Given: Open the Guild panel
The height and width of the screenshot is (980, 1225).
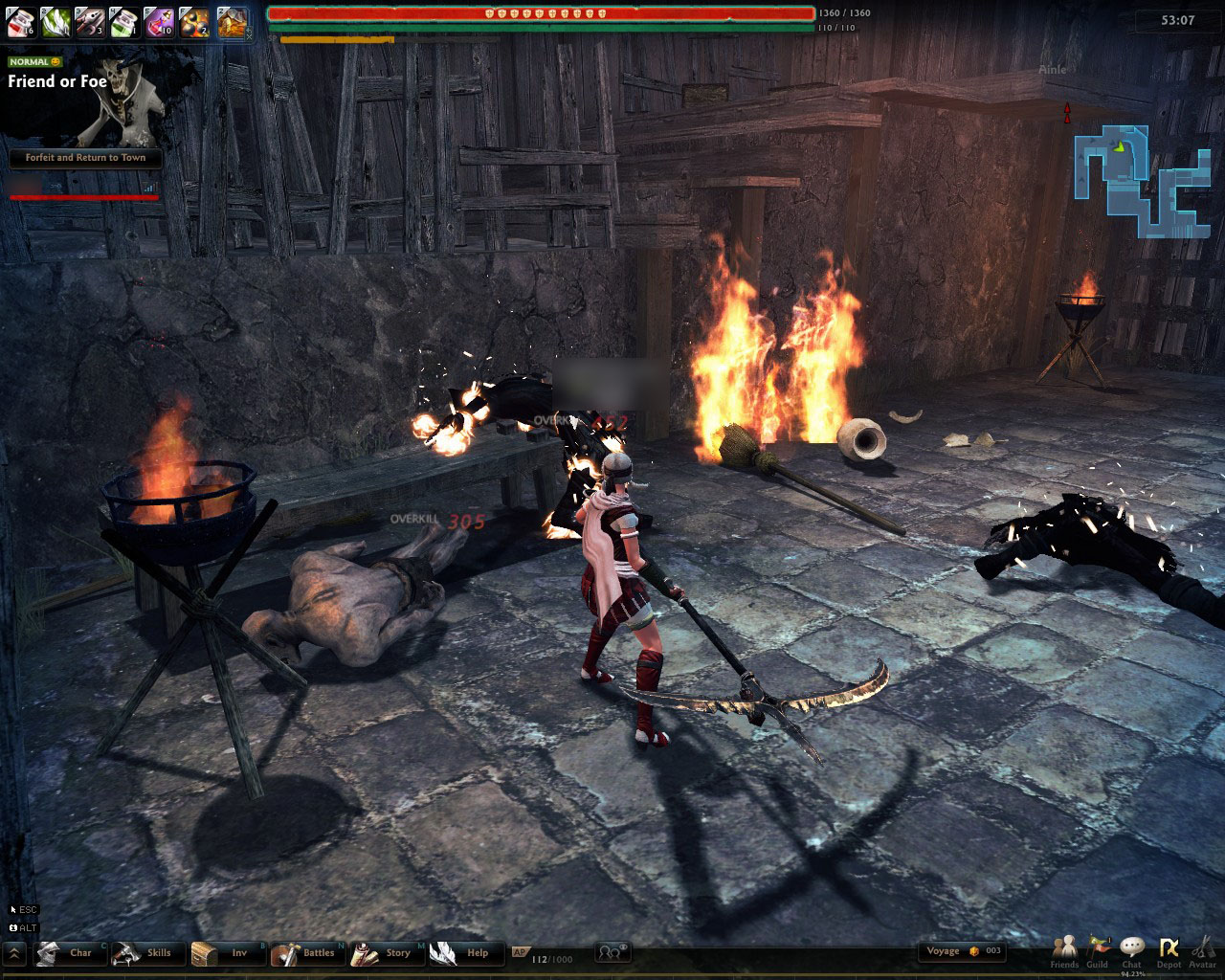Looking at the screenshot, I should point(1098,950).
